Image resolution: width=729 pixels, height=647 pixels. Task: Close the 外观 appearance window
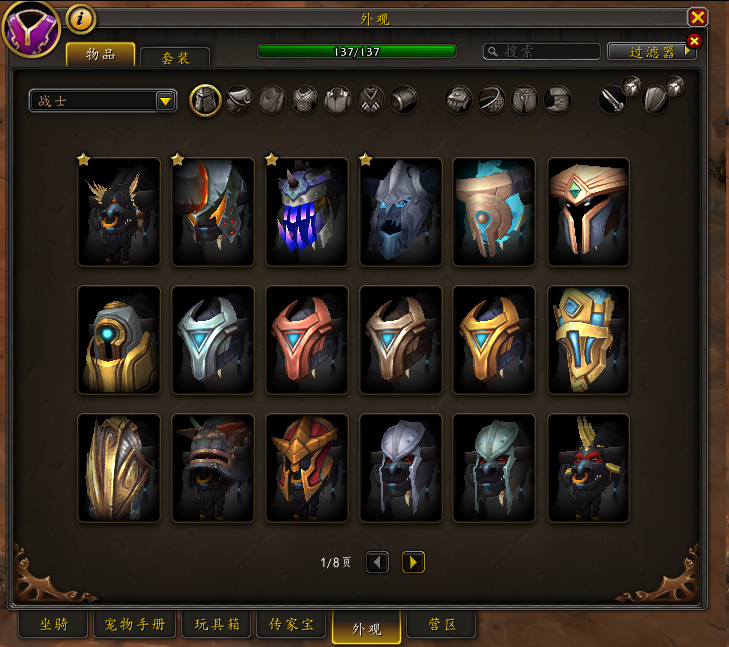tap(698, 17)
